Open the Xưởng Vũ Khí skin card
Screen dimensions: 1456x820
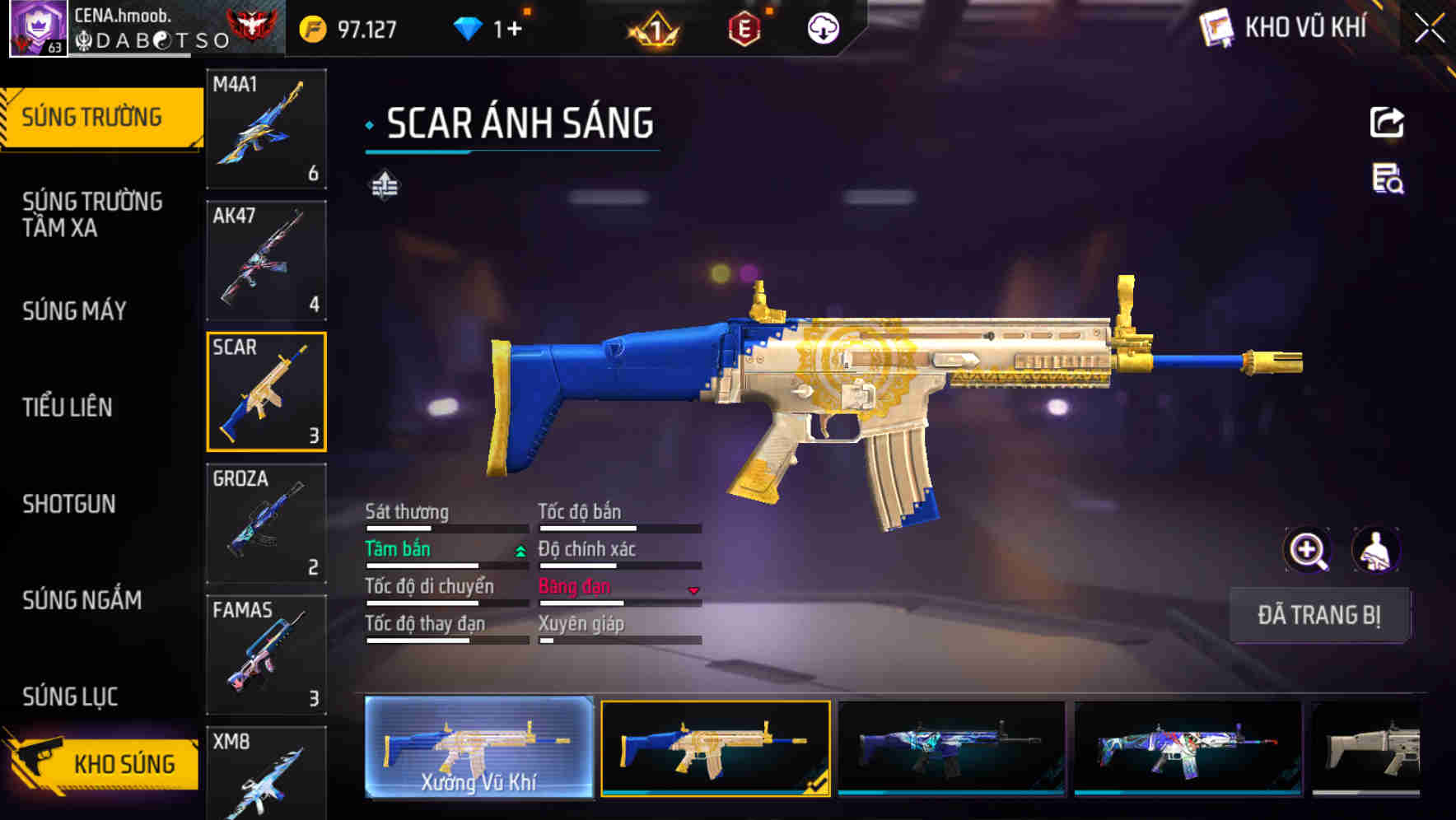pos(478,748)
